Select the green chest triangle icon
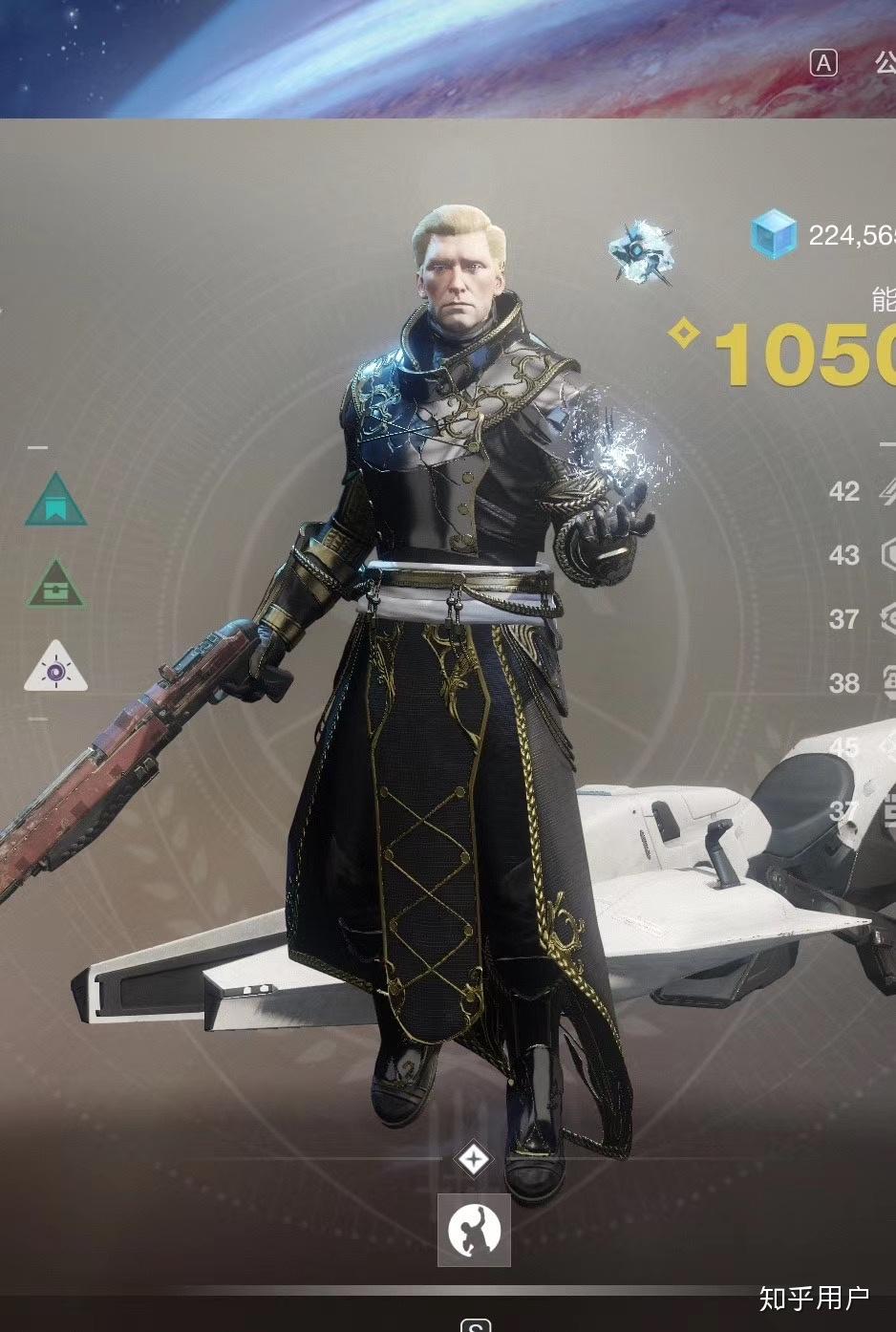This screenshot has width=896, height=1332. pyautogui.click(x=55, y=587)
